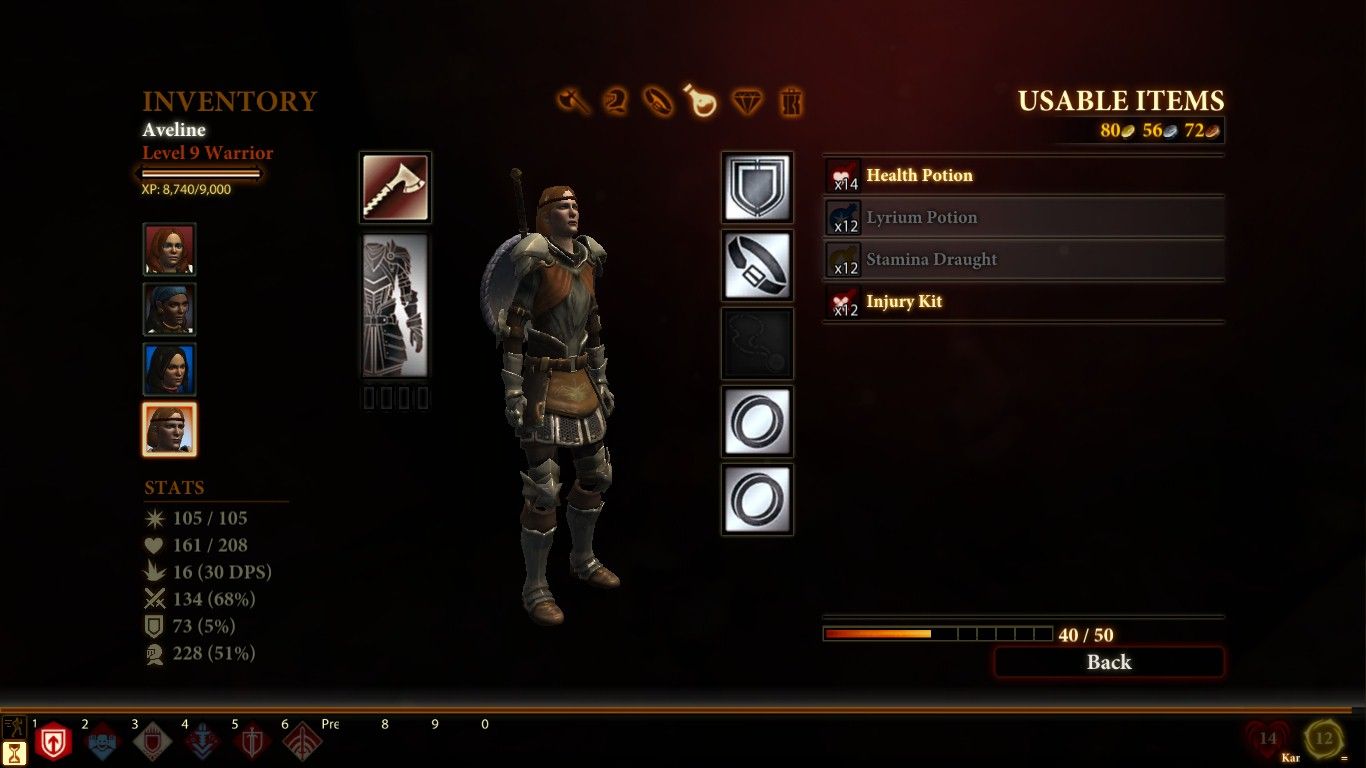Select the red-haired party member portrait
Viewport: 1366px width, 768px height.
point(169,249)
